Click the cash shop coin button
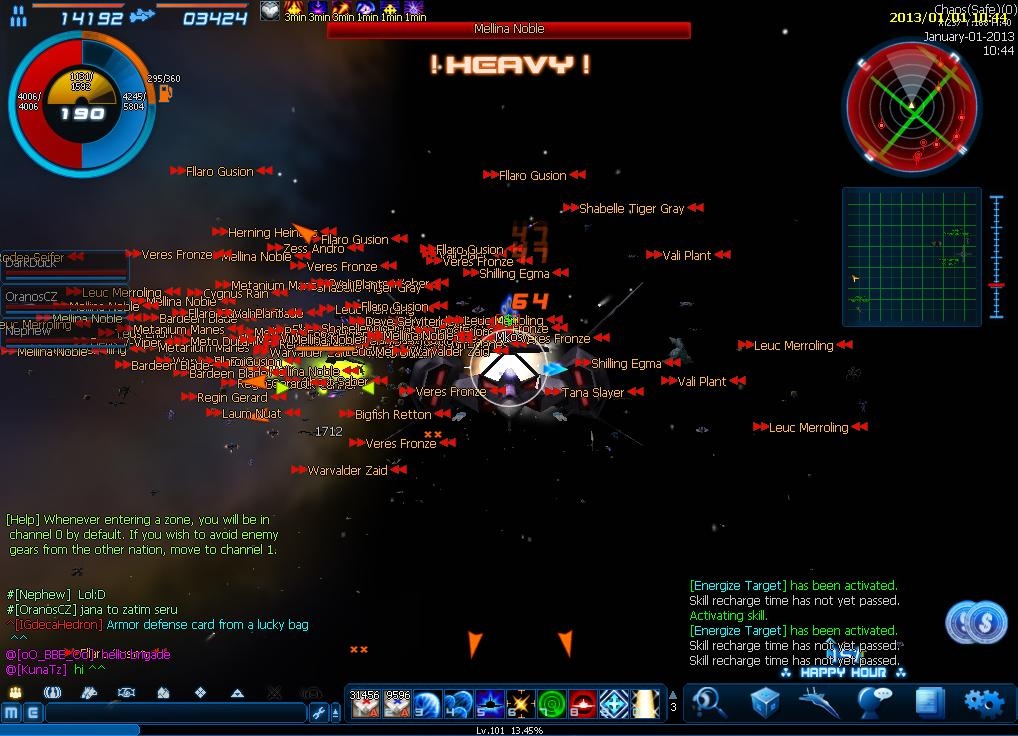 click(975, 624)
